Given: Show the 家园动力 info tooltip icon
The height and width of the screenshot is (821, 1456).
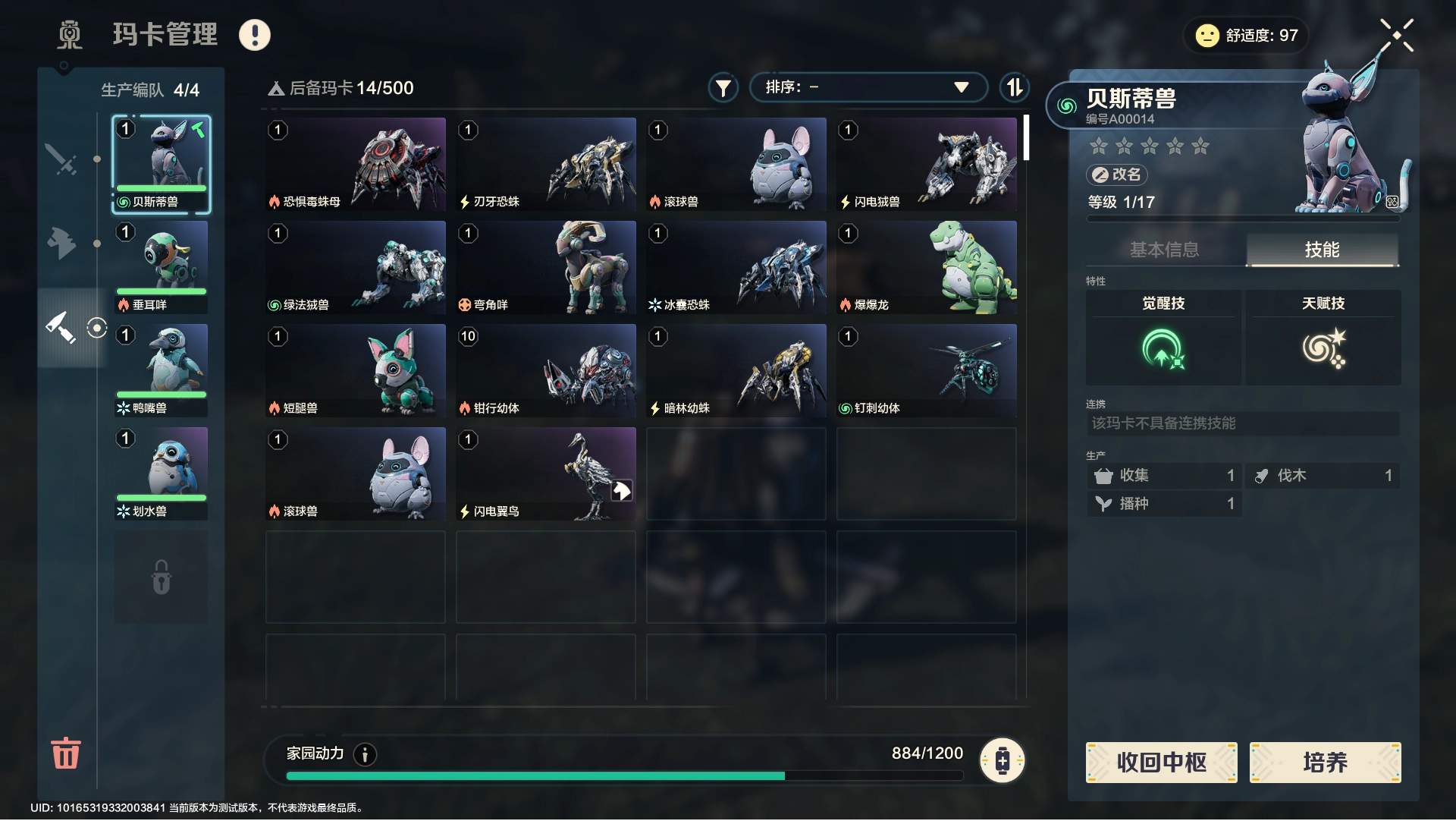Looking at the screenshot, I should click(x=365, y=754).
